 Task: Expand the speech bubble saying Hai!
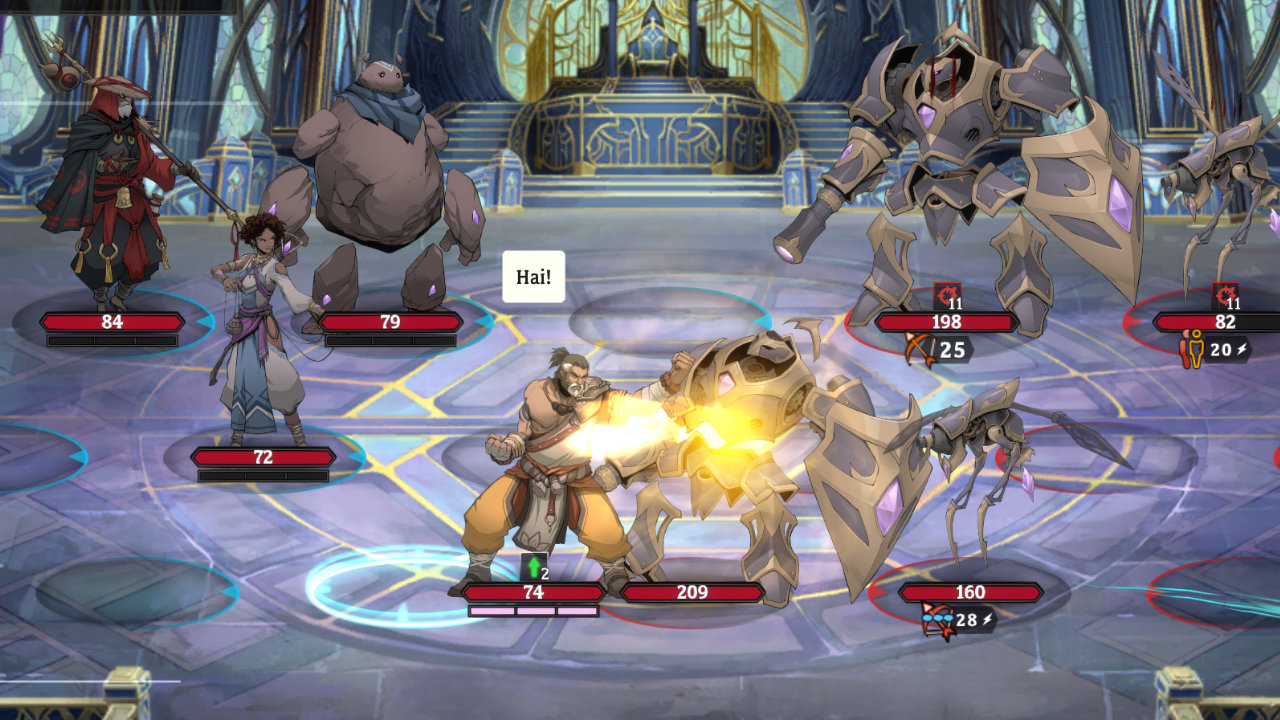coord(534,276)
